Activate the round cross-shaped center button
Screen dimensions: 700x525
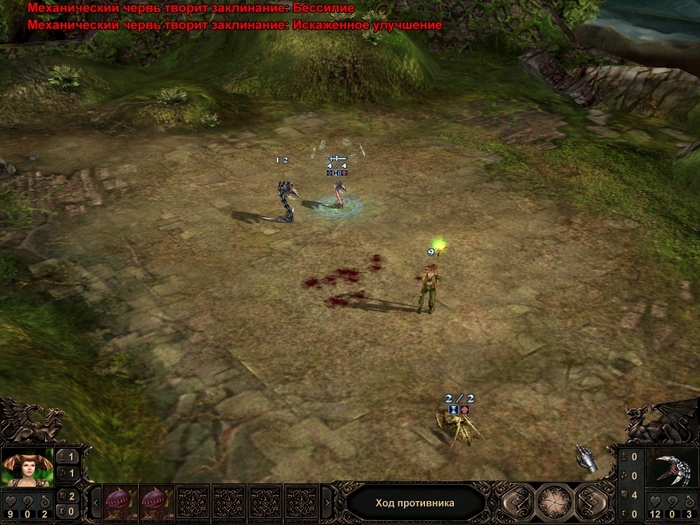554,502
